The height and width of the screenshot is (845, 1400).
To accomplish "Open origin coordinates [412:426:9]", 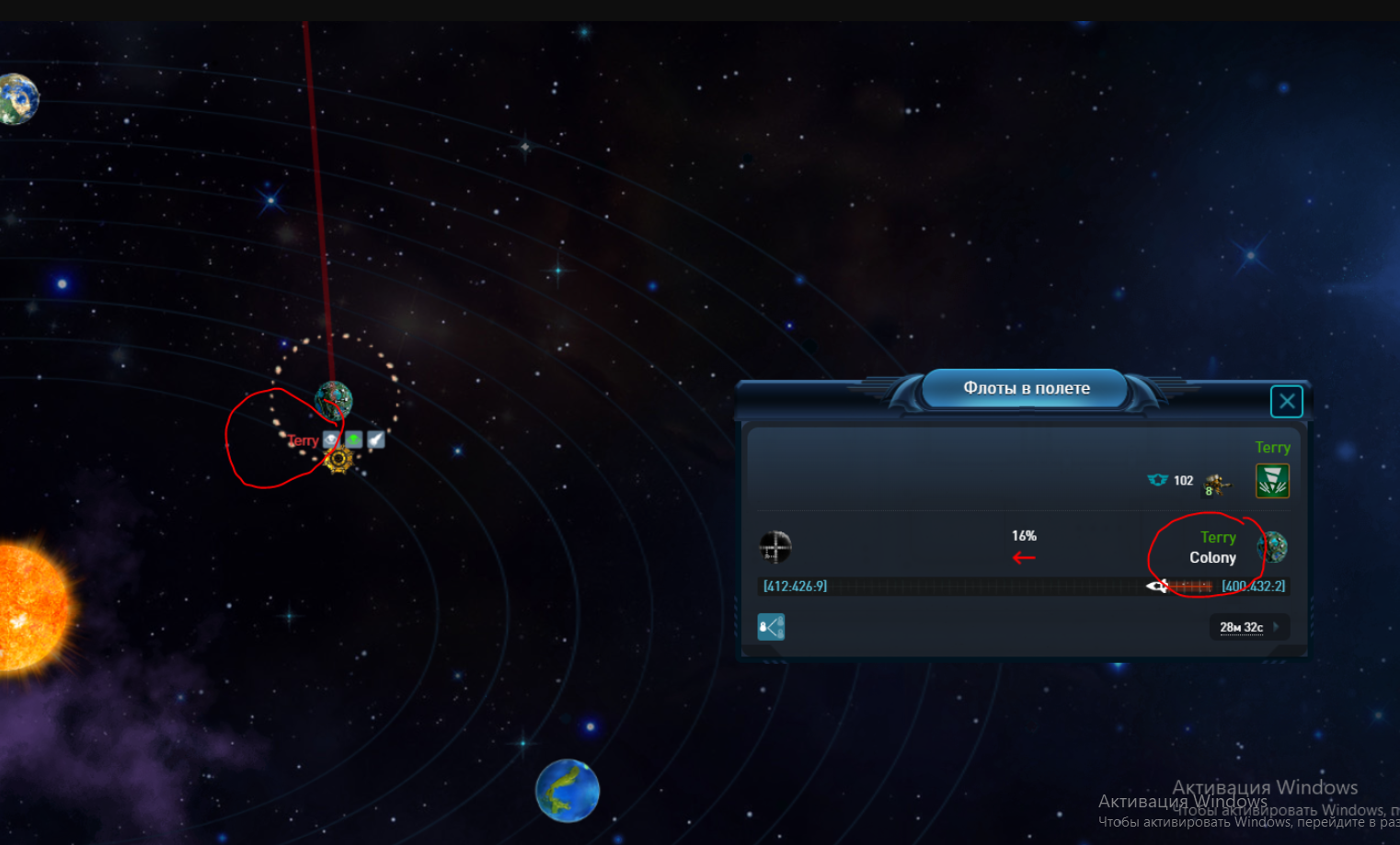I will tap(795, 587).
